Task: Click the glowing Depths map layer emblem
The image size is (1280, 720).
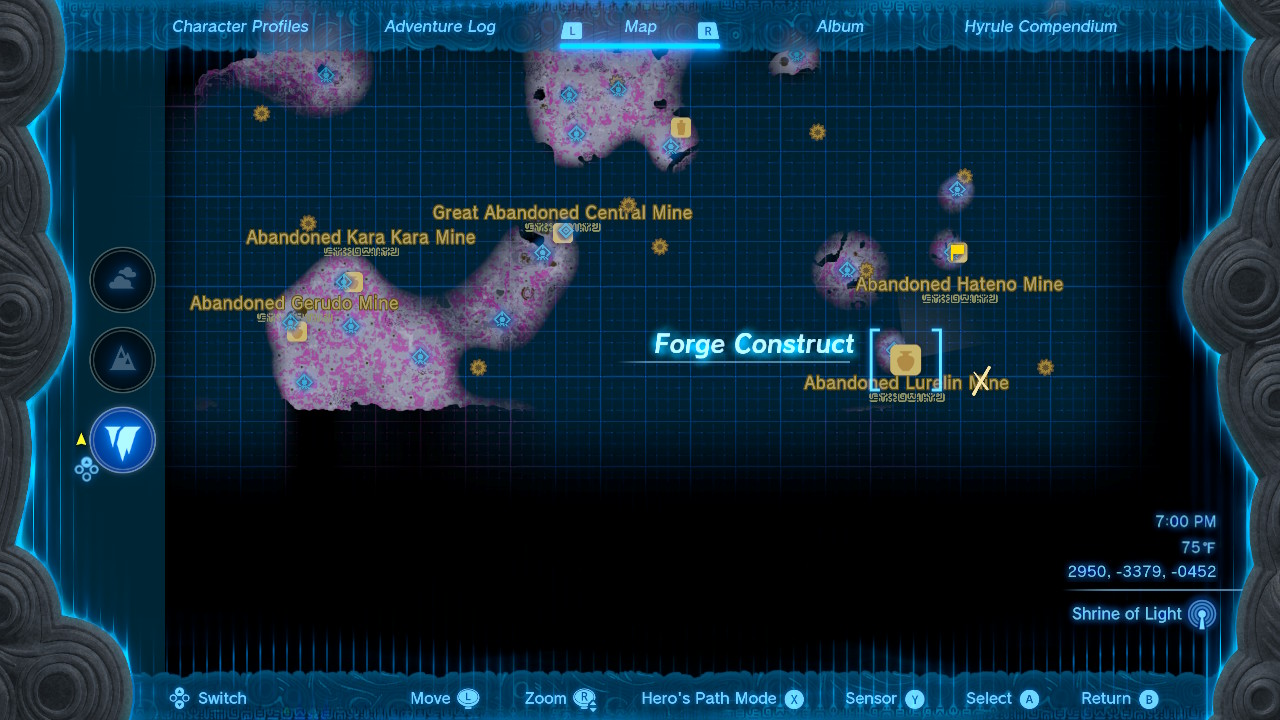Action: pos(121,440)
